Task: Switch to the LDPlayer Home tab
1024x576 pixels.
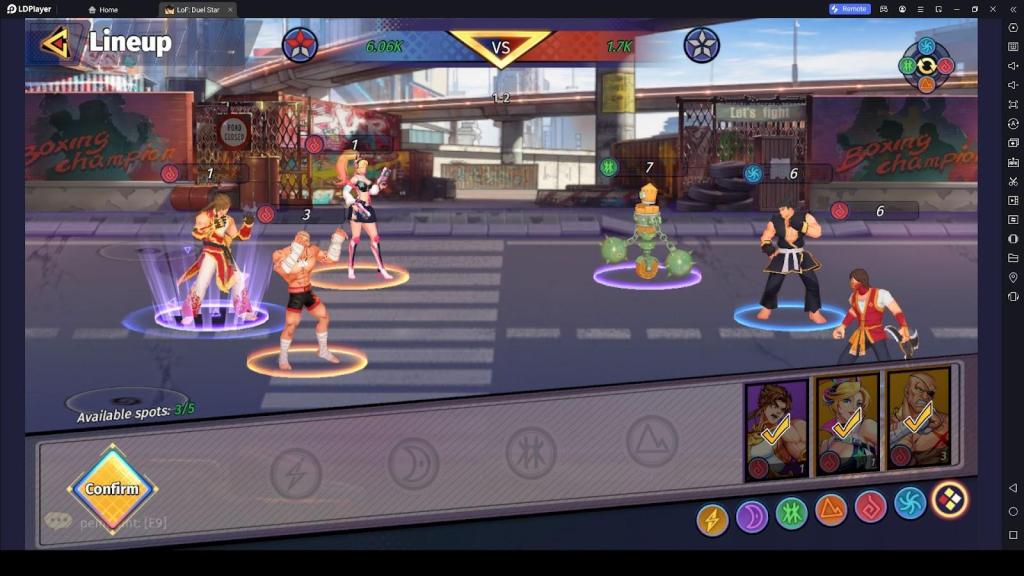Action: click(x=103, y=10)
